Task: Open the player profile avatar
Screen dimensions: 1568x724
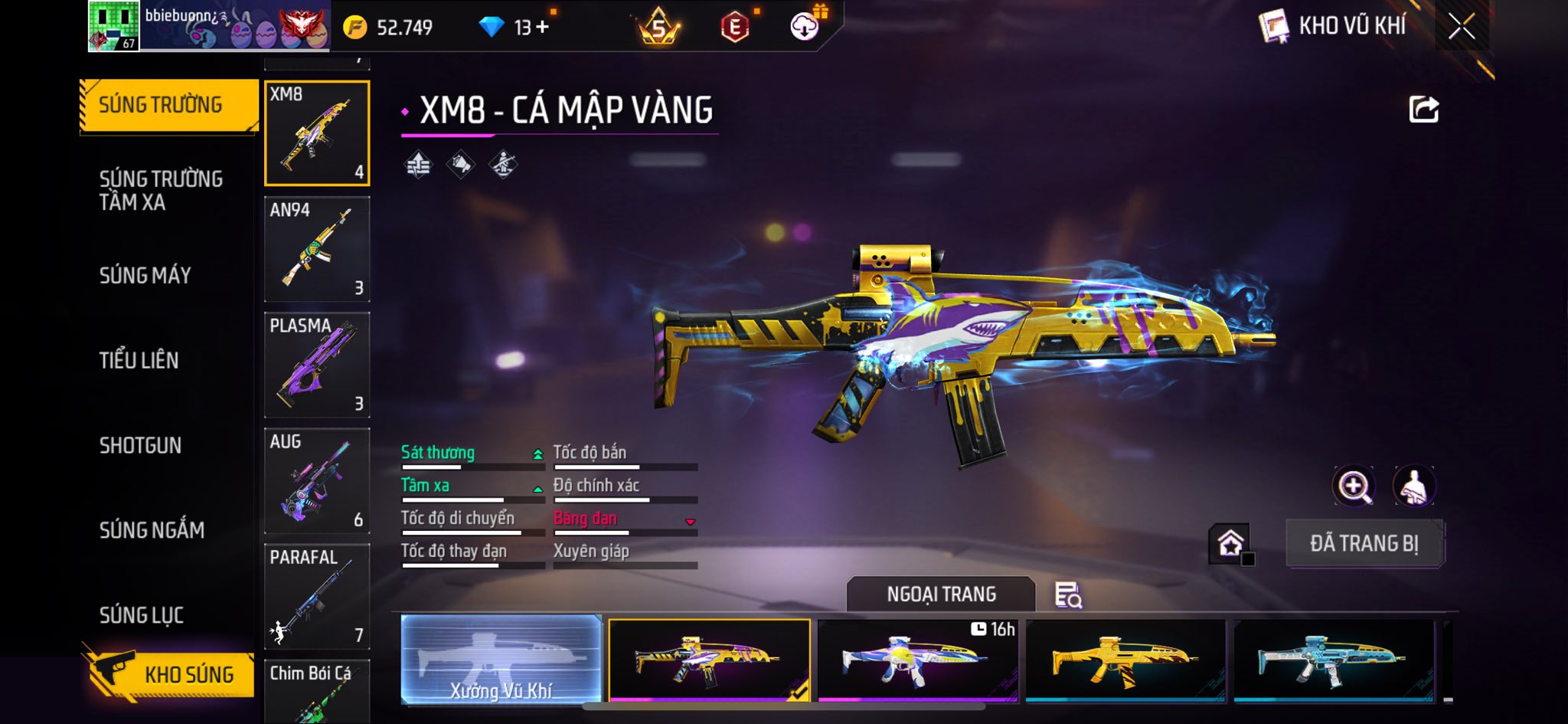Action: pos(113,26)
